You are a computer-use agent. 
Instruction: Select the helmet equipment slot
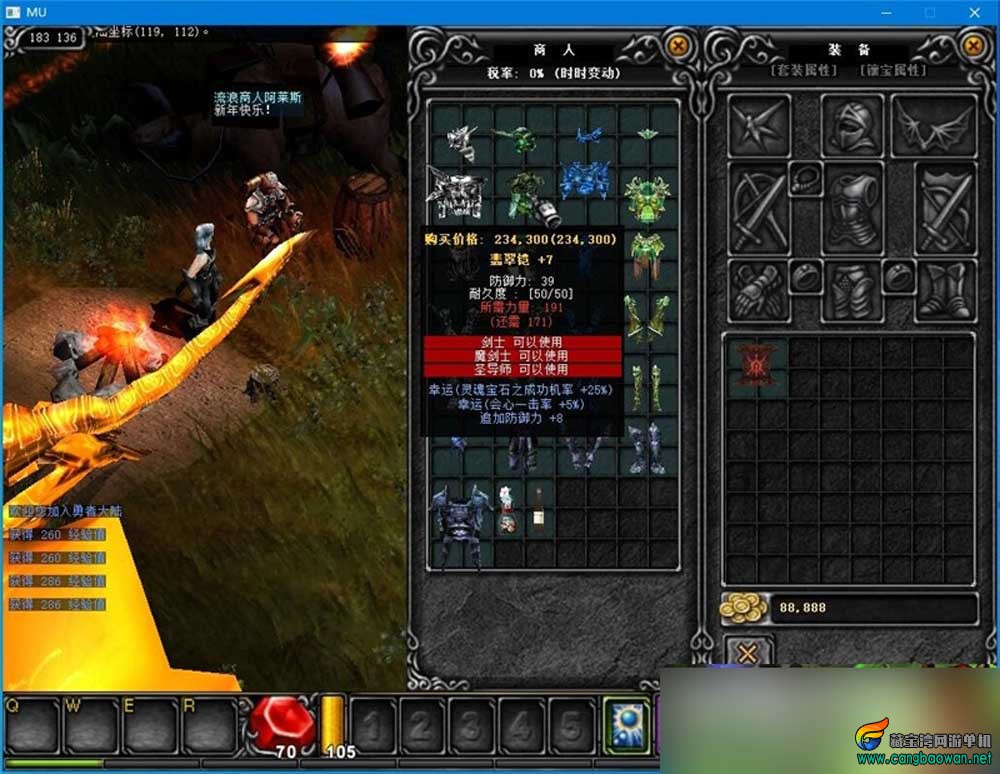pyautogui.click(x=852, y=126)
